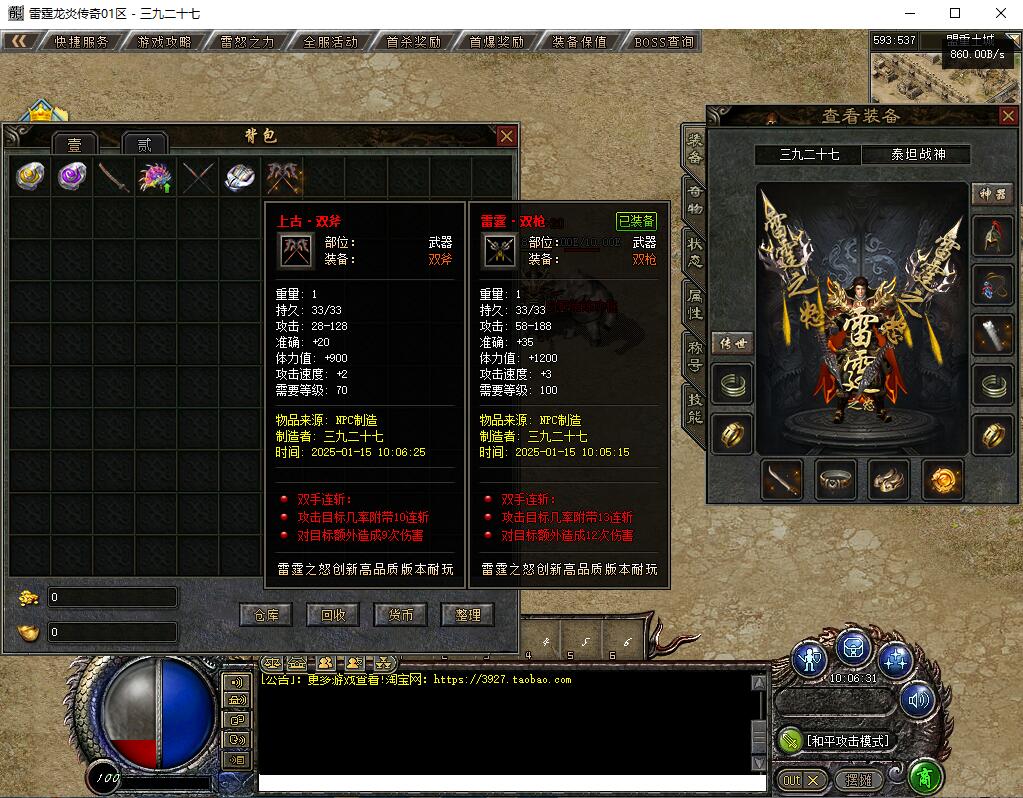Open the BOSS查询 lookup menu
The image size is (1023, 798).
(663, 42)
